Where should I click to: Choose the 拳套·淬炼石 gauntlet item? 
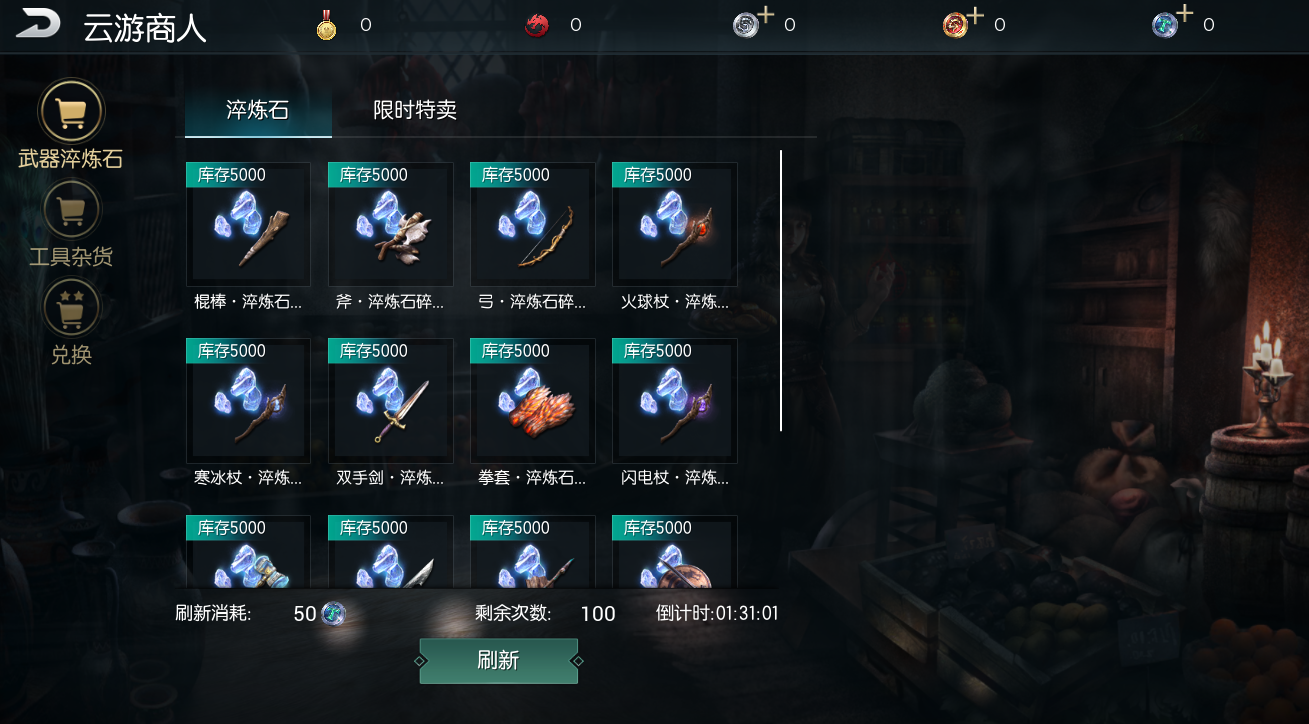[x=532, y=401]
